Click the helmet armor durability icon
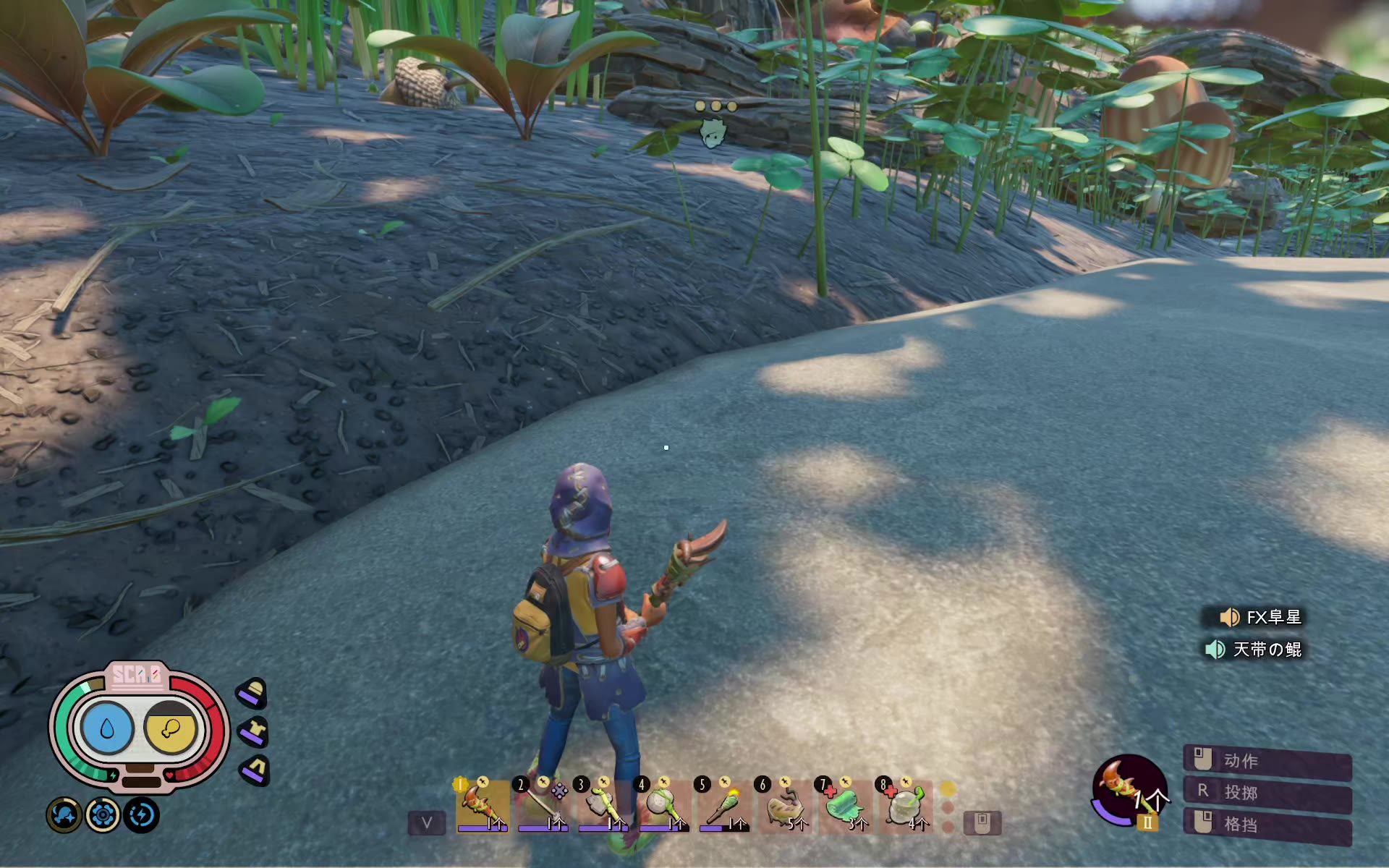The width and height of the screenshot is (1389, 868). (x=252, y=693)
